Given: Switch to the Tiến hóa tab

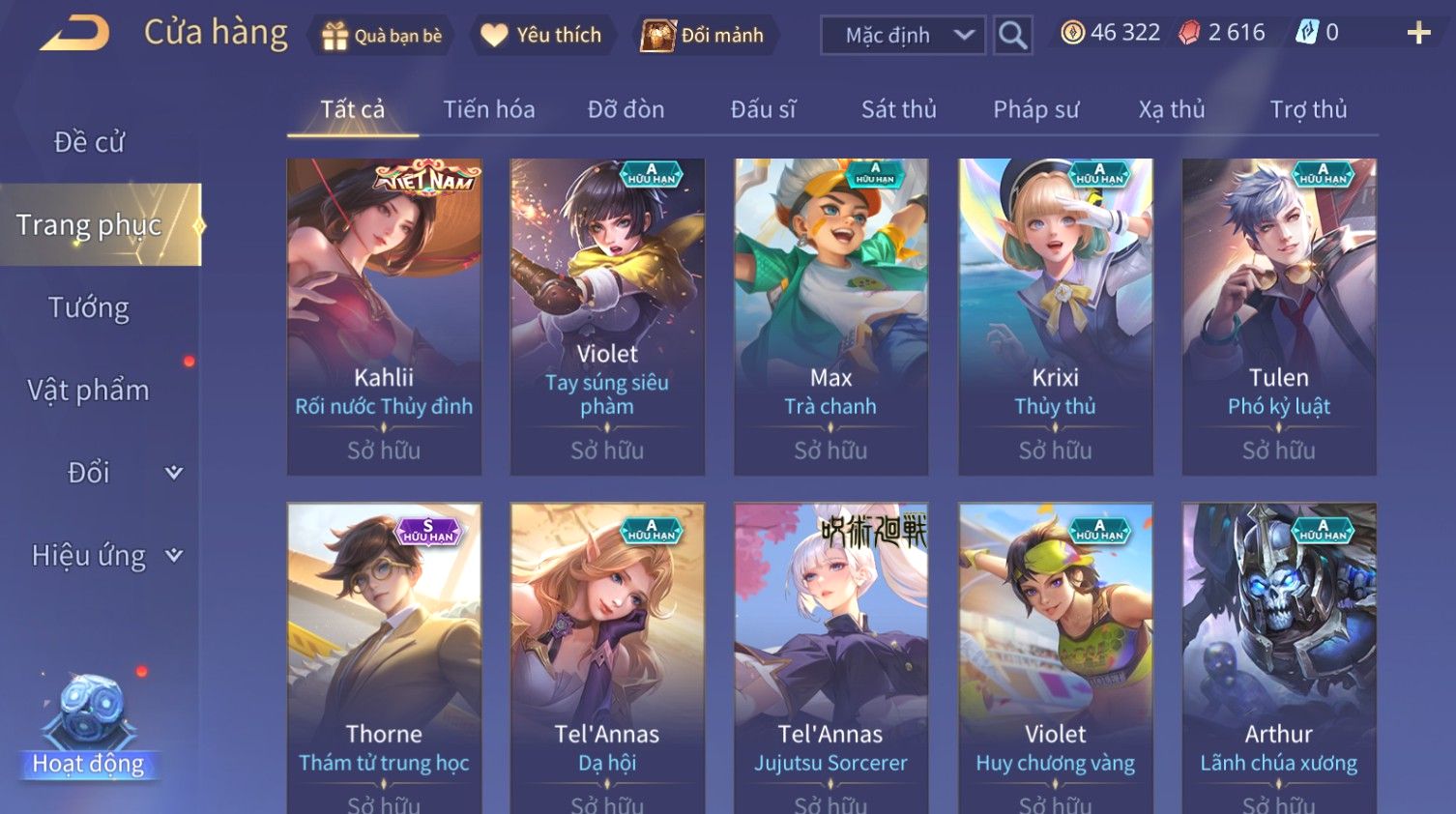Looking at the screenshot, I should (488, 109).
